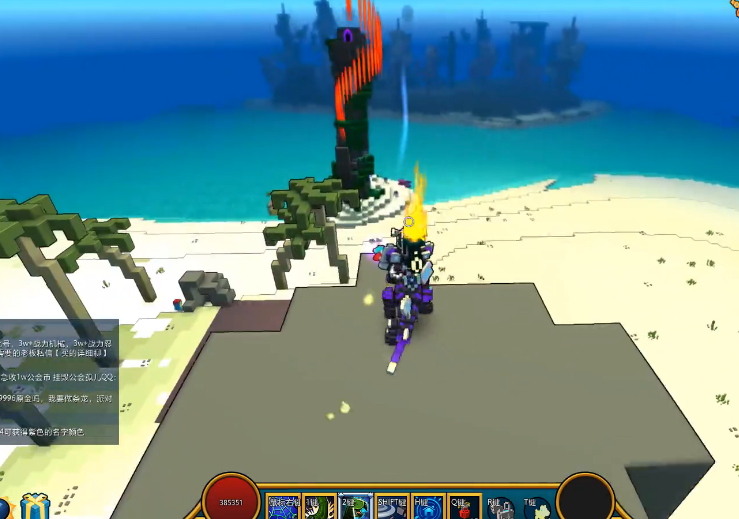Open the chat message panel
739x519 pixels.
coord(59,382)
